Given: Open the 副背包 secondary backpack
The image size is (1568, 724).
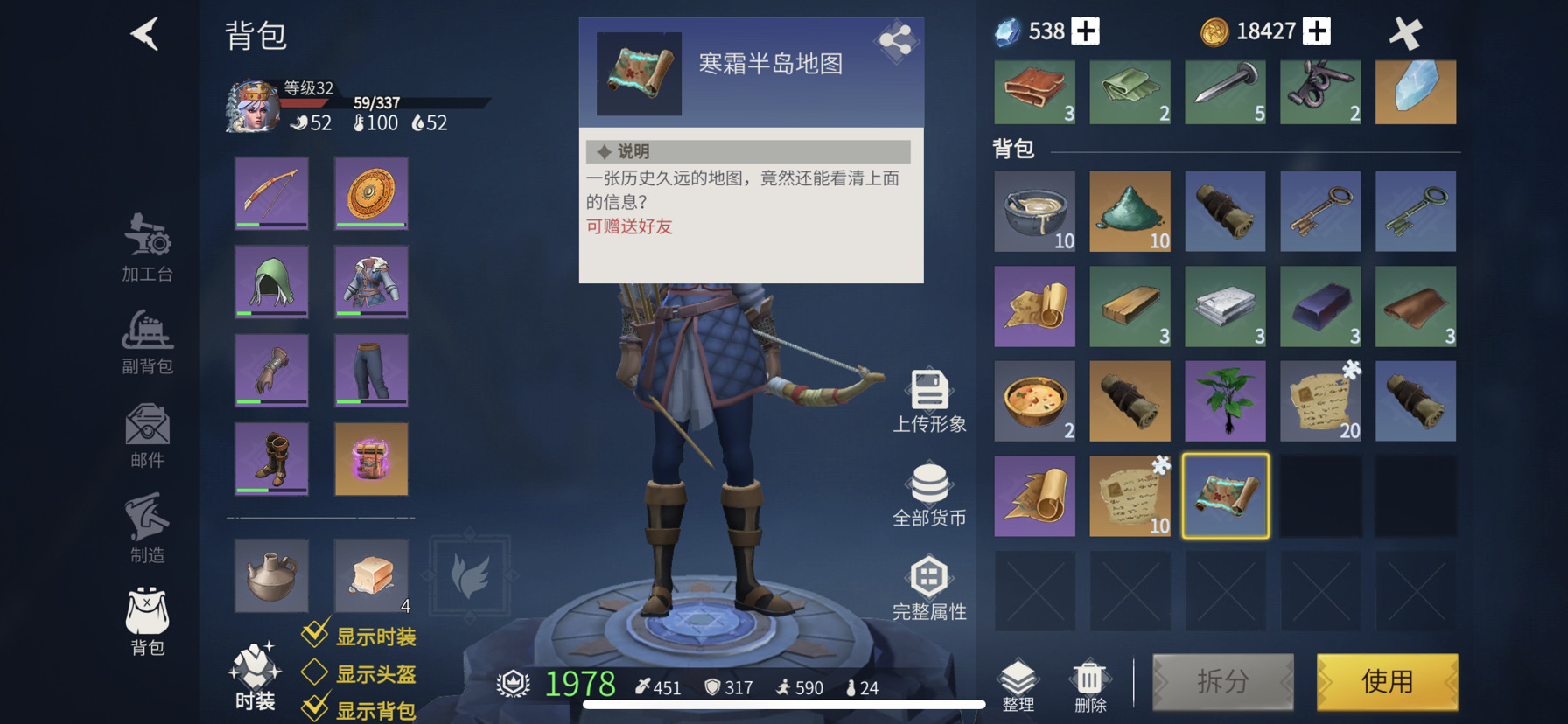Looking at the screenshot, I should pyautogui.click(x=145, y=341).
